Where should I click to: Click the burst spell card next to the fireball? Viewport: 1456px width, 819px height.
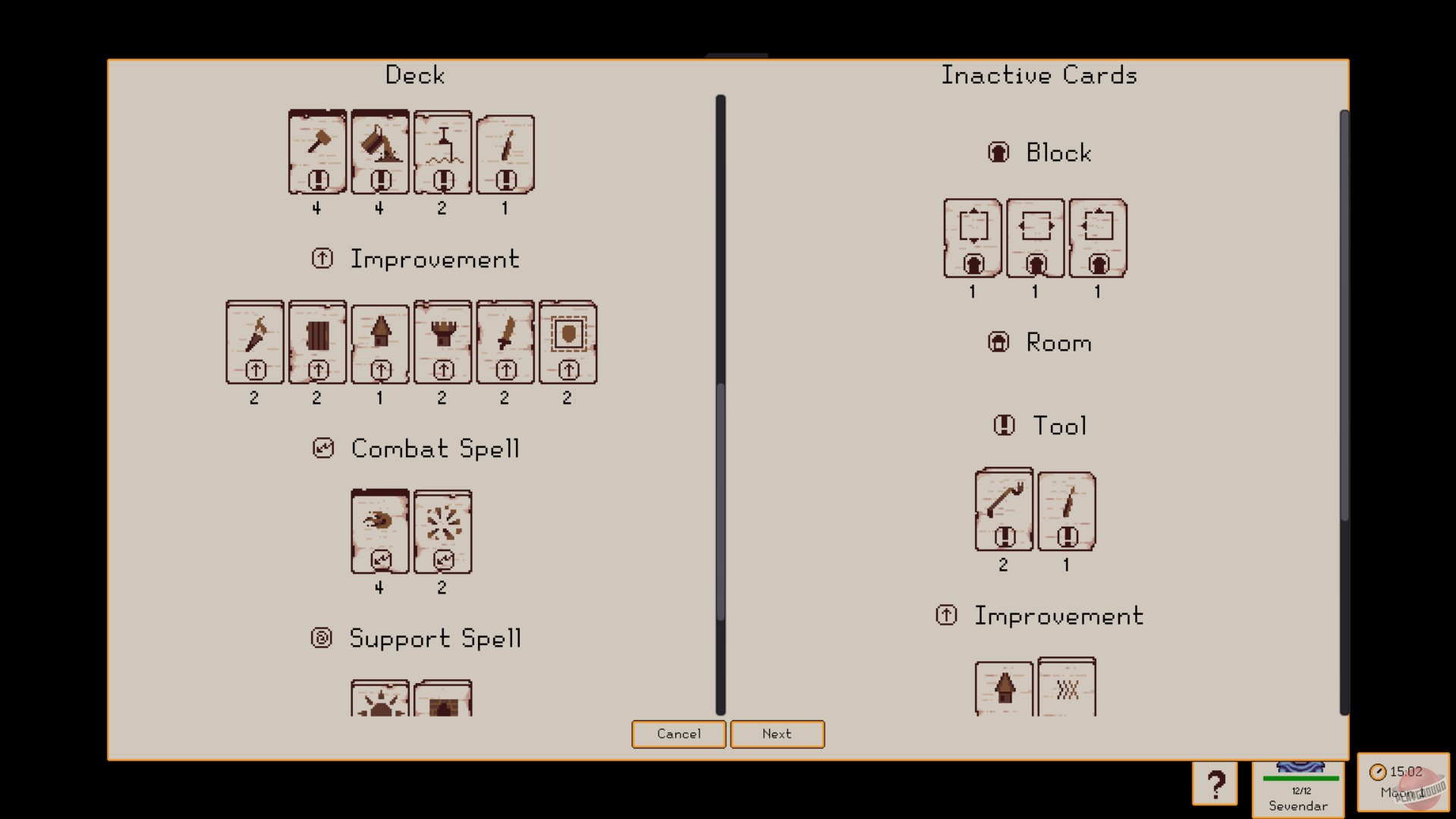click(x=443, y=531)
